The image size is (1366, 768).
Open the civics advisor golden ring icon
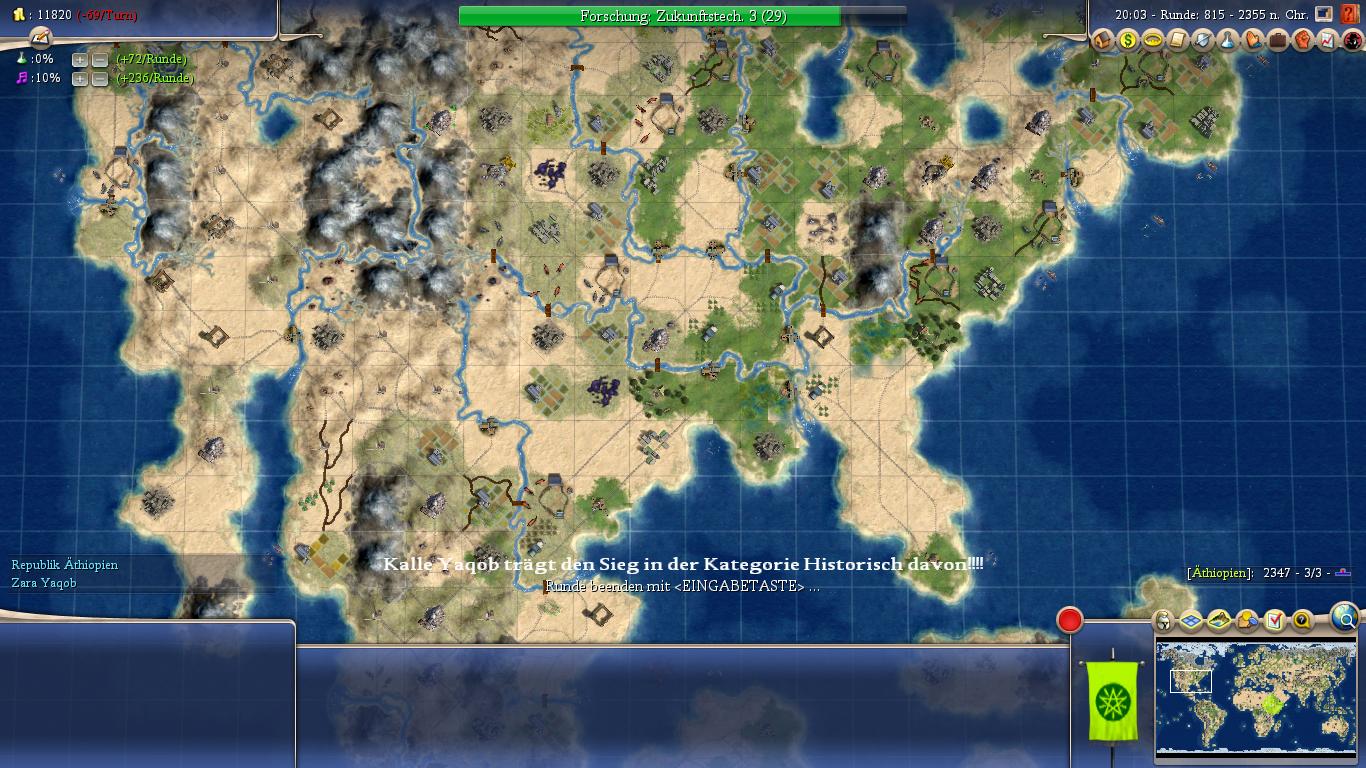[1153, 40]
